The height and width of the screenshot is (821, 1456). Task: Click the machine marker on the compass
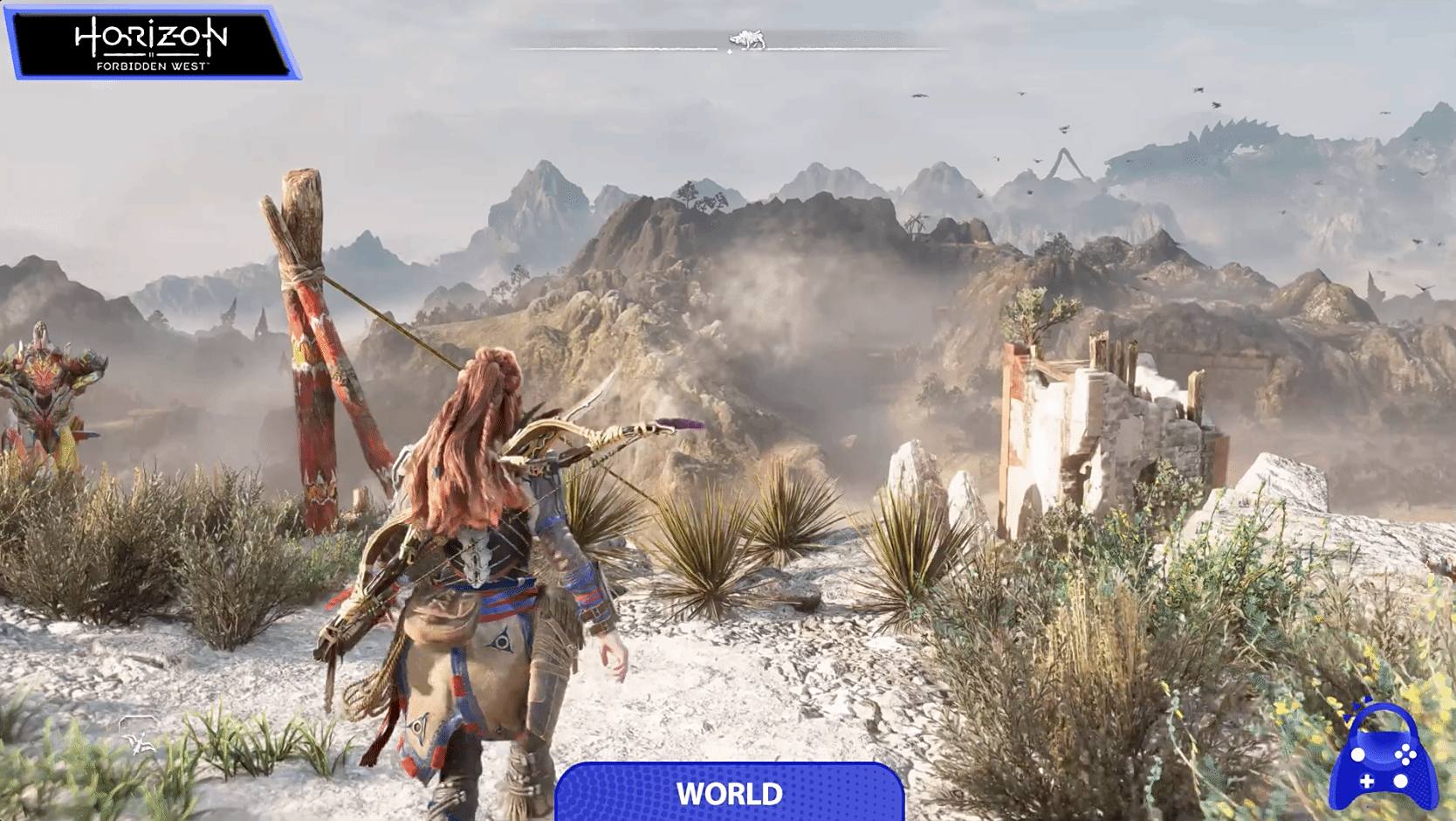pyautogui.click(x=747, y=40)
